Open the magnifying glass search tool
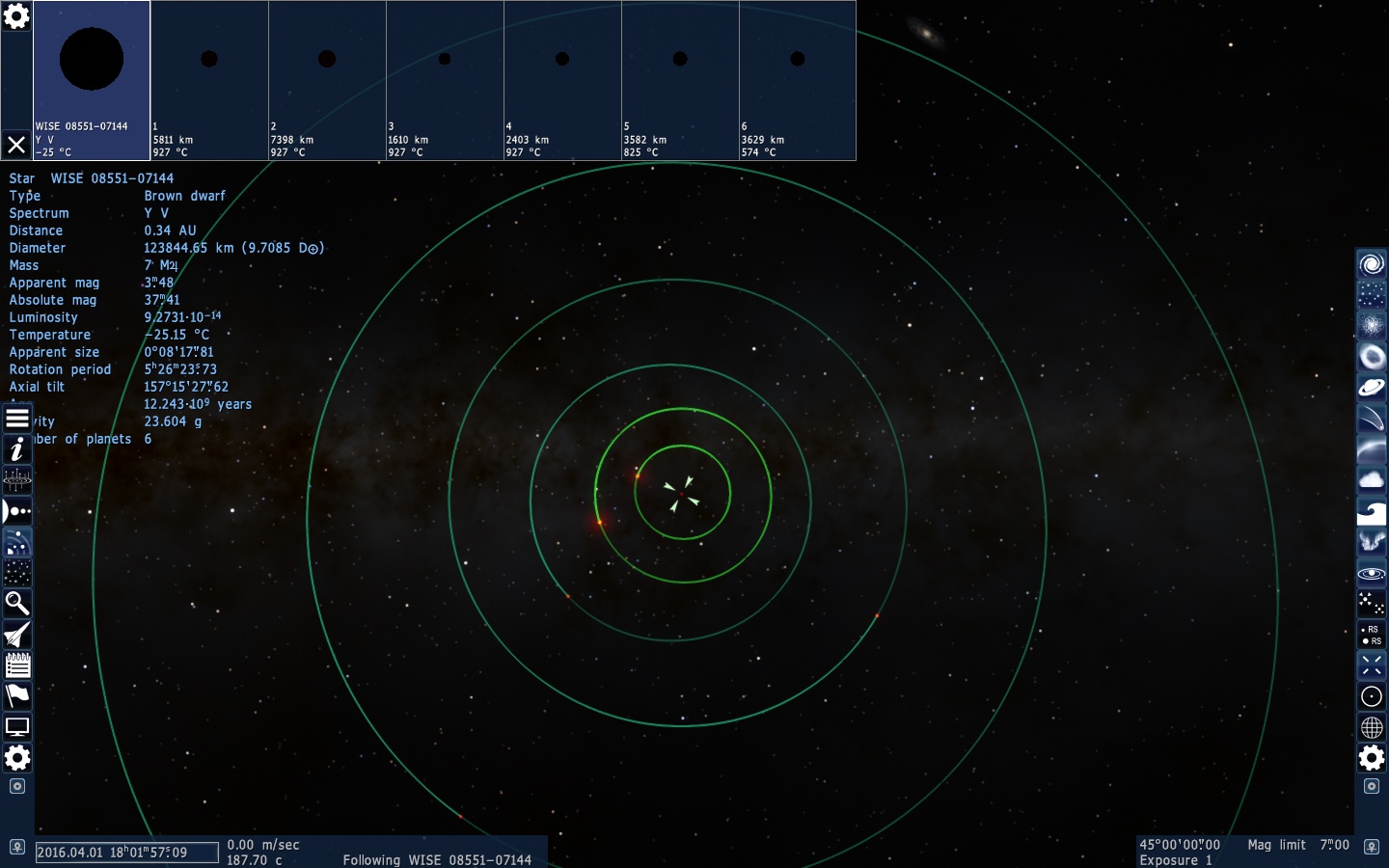 17,604
